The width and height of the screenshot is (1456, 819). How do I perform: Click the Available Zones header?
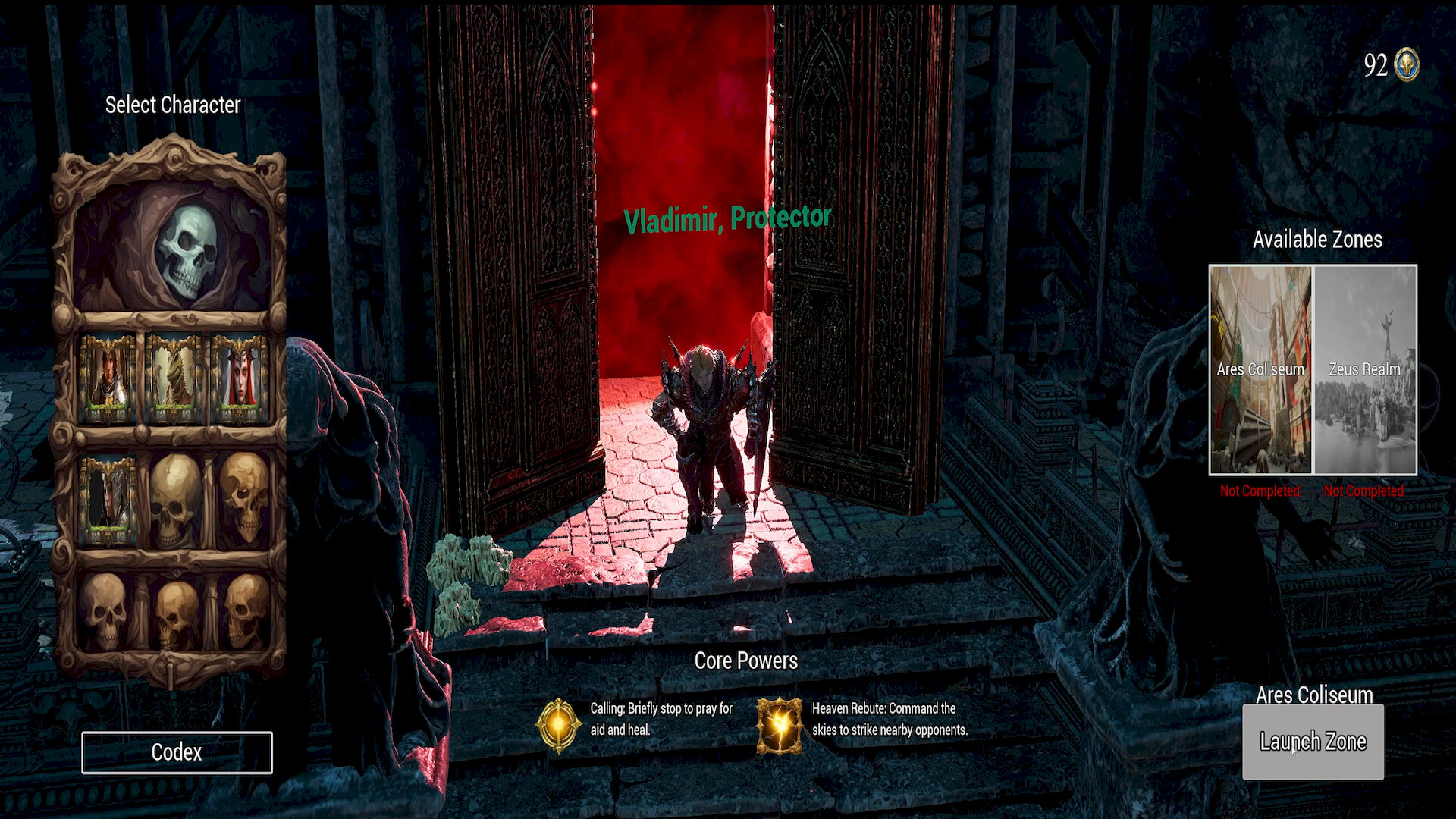pos(1317,239)
